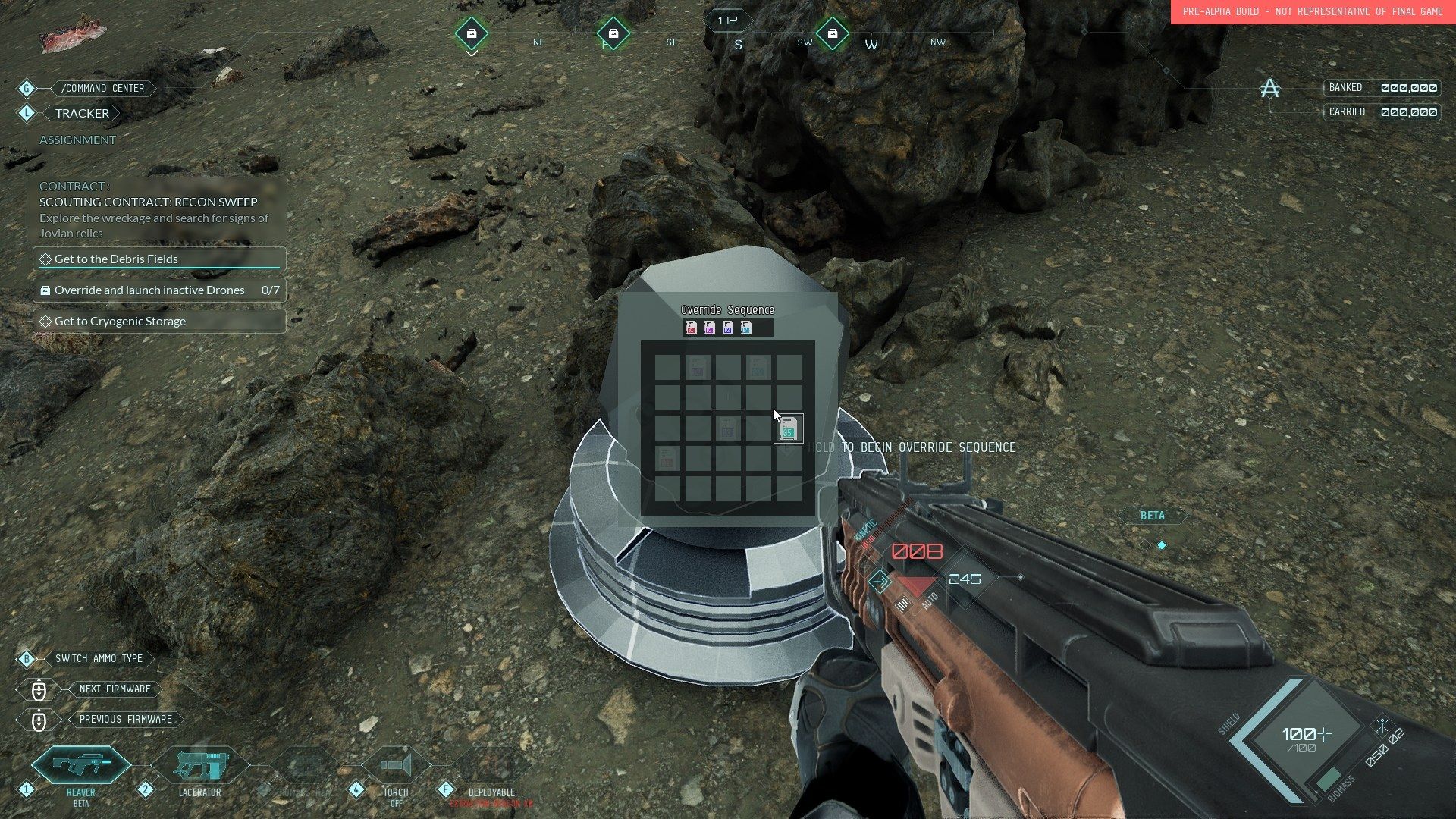Click the purple 02 sequence chip
Screen dimensions: 1456x819
pos(710,328)
